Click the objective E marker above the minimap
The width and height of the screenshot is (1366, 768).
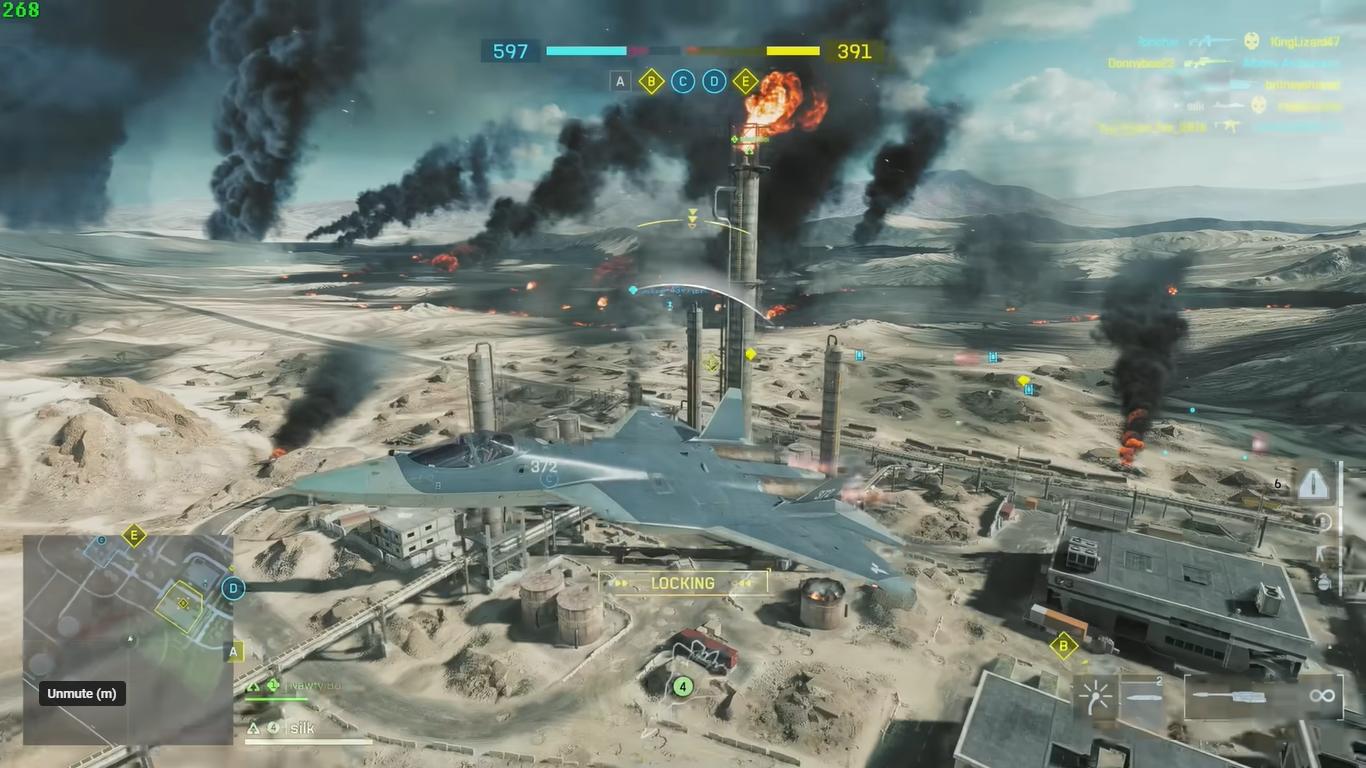click(134, 536)
